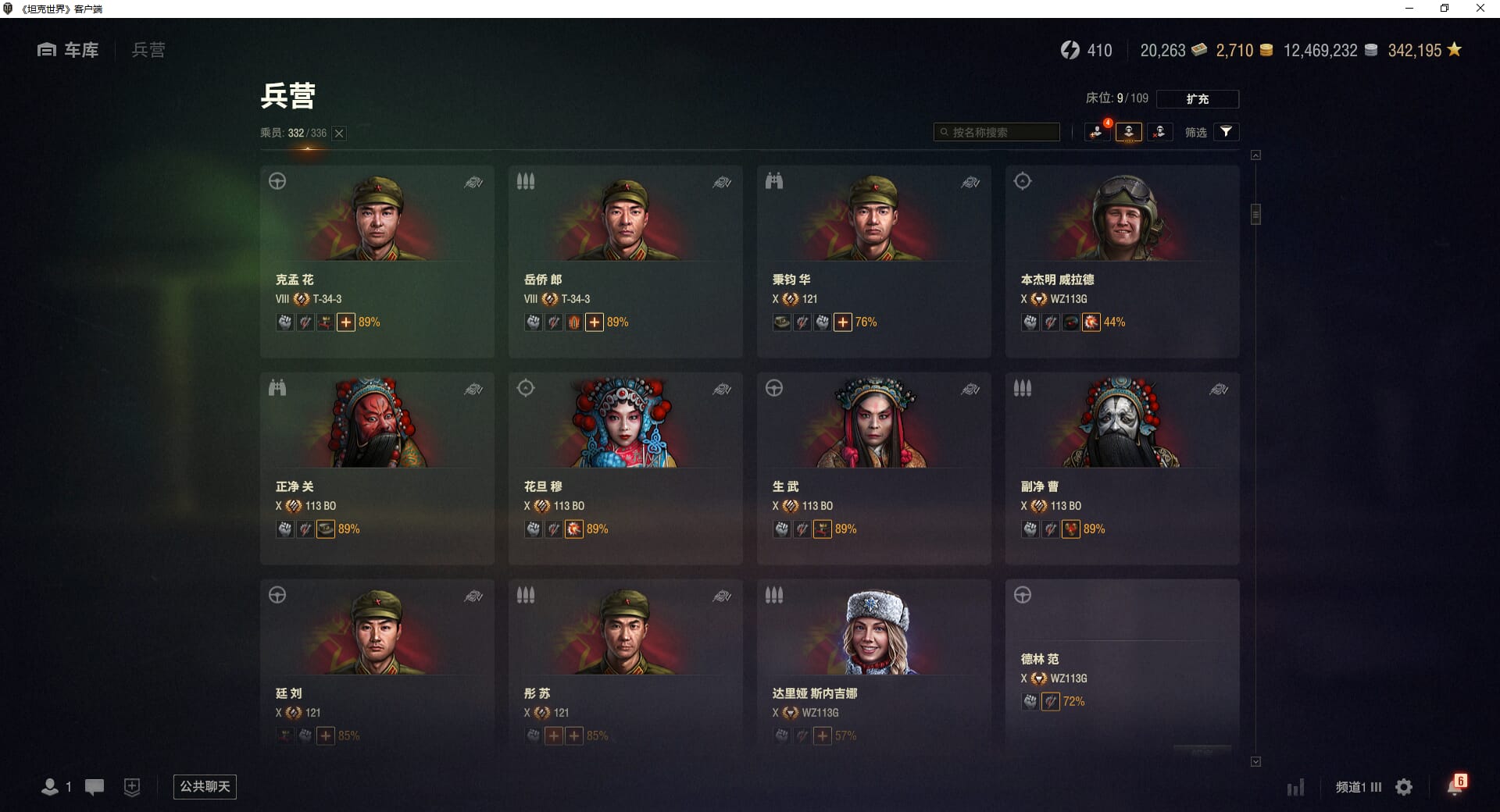The image size is (1500, 812).
Task: Open the gear settings icon
Action: [1404, 787]
